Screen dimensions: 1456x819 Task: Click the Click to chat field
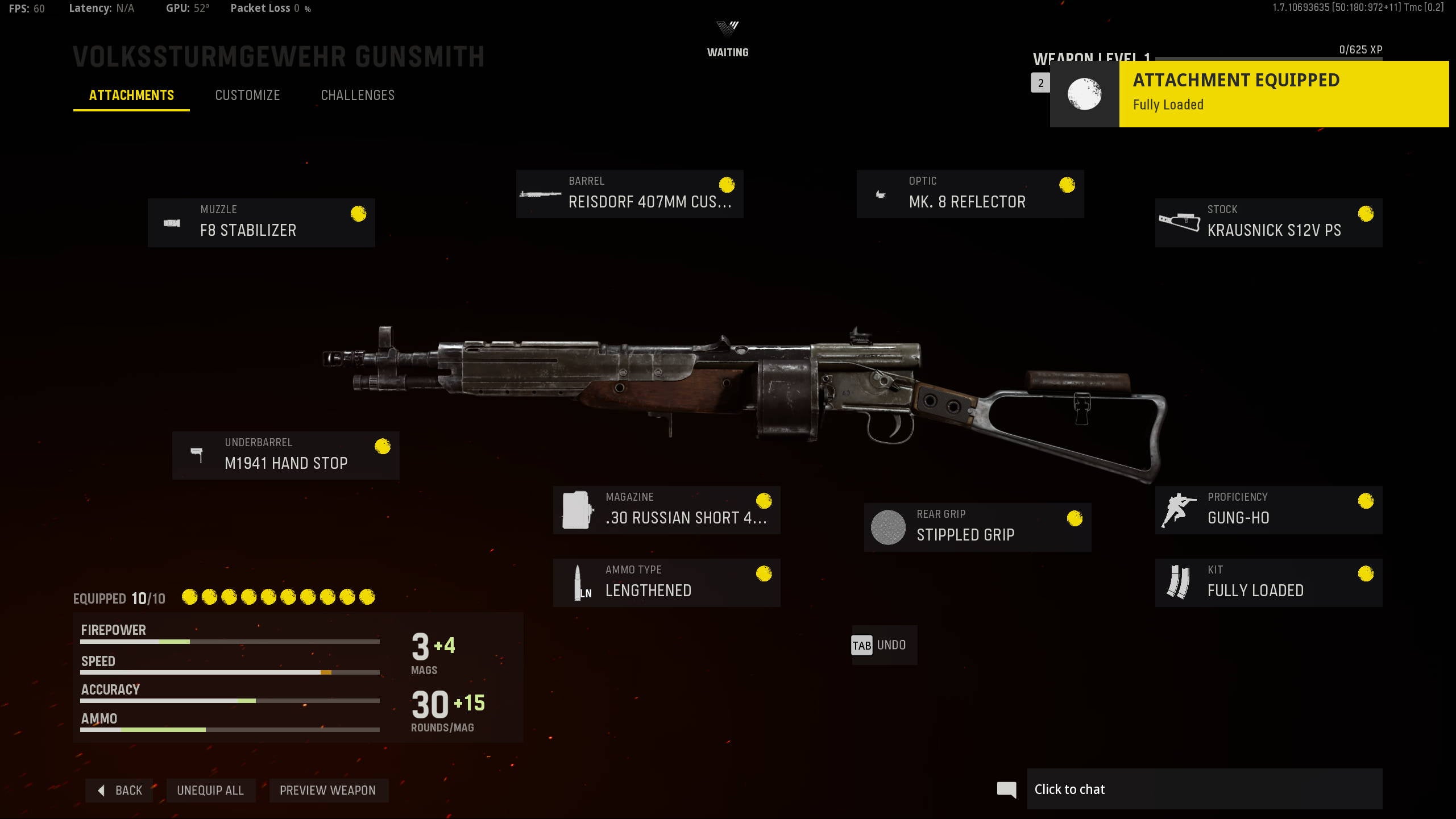click(x=1205, y=789)
